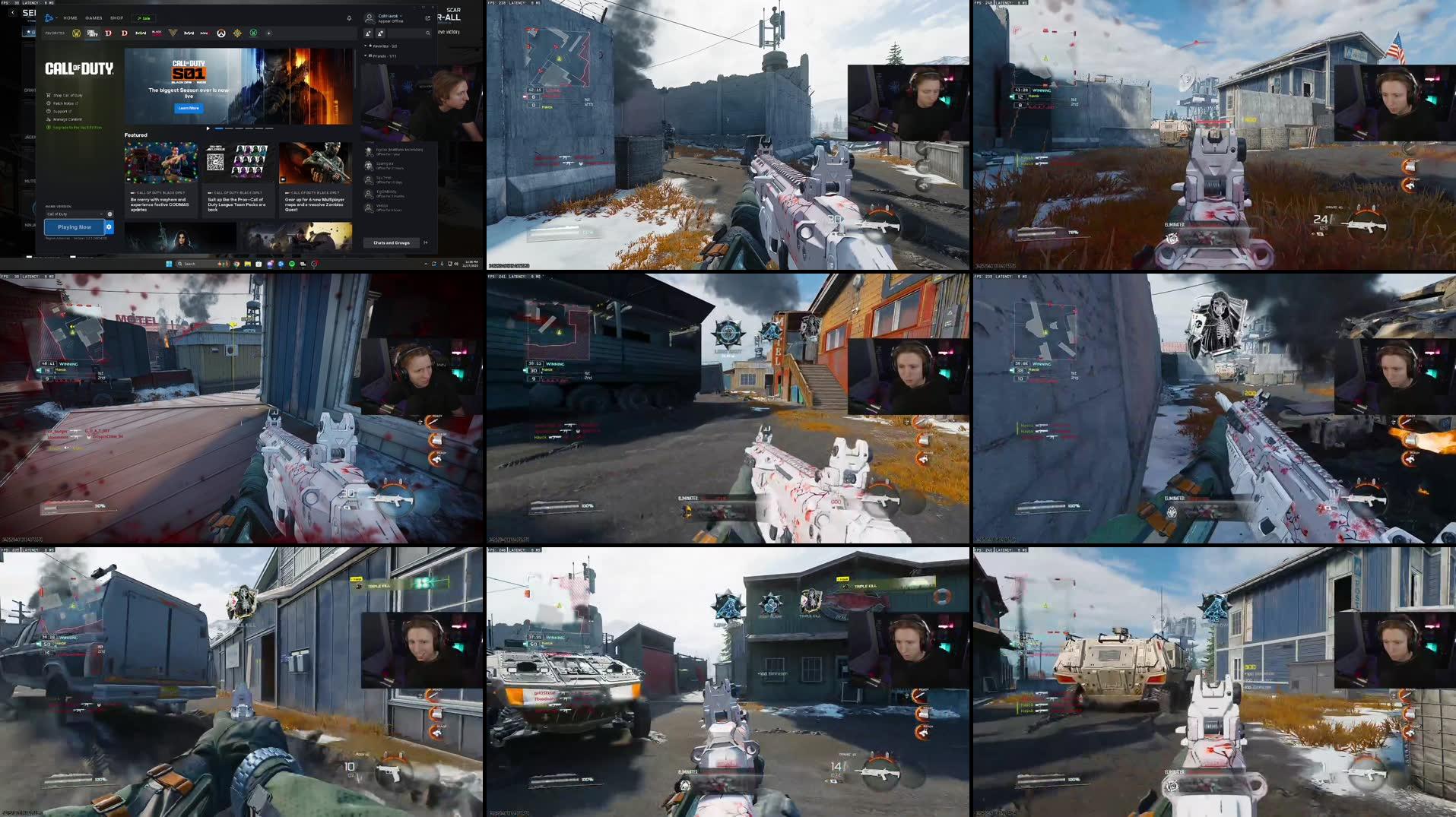
Task: Click the Battle.net logo
Action: click(x=49, y=17)
